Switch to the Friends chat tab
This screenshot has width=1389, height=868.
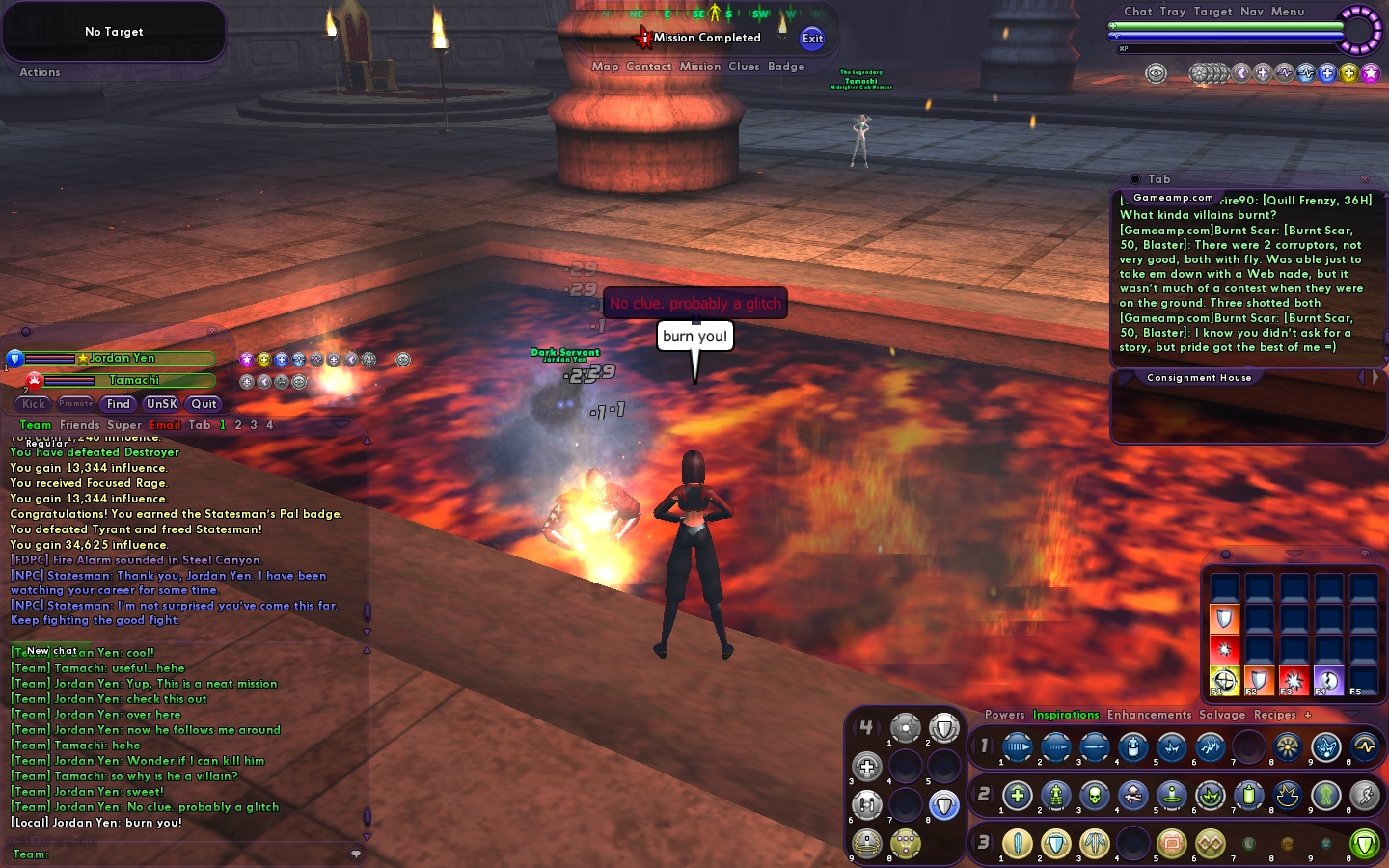click(79, 425)
